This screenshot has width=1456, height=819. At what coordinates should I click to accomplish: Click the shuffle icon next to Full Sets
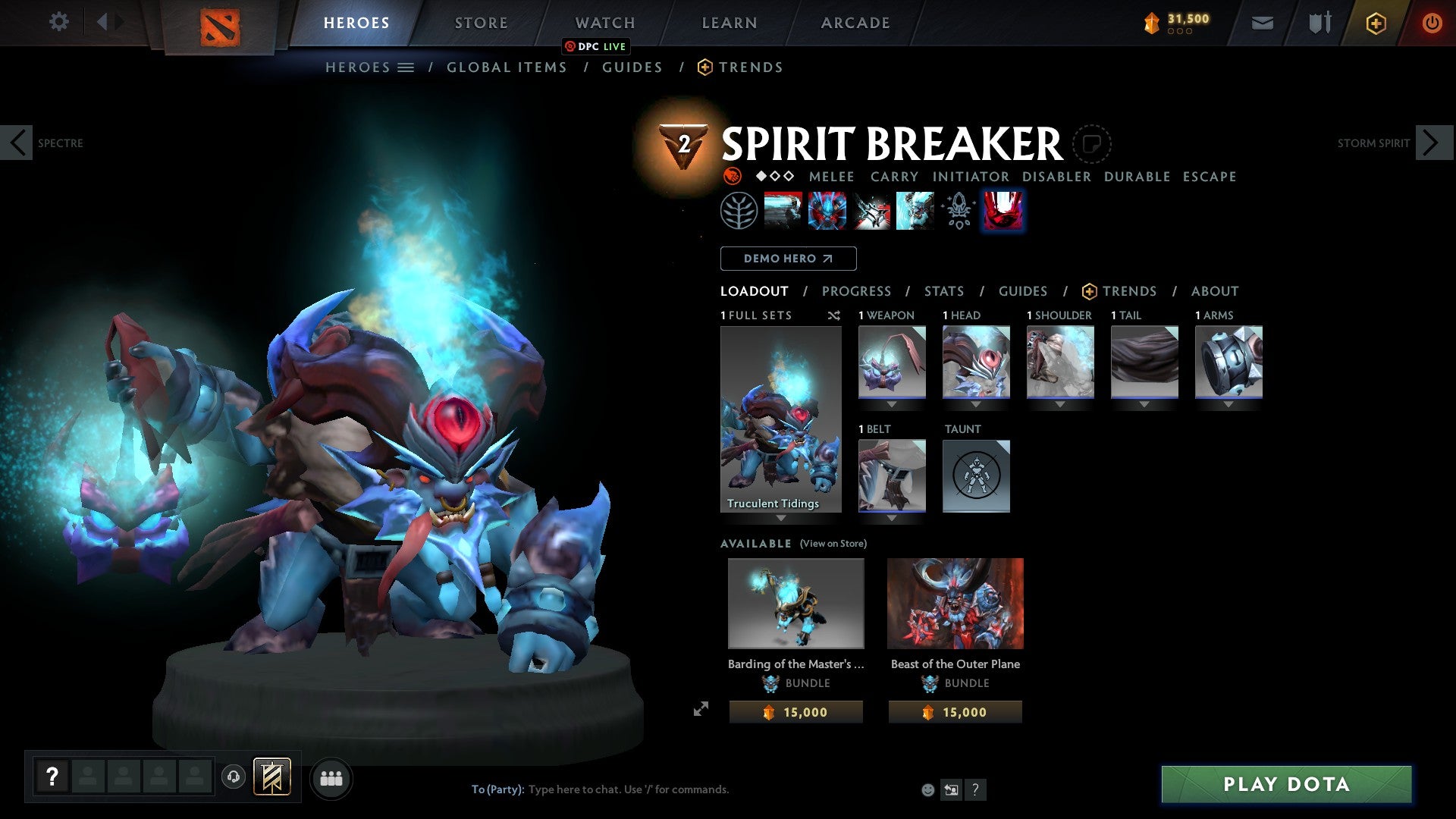[x=834, y=315]
